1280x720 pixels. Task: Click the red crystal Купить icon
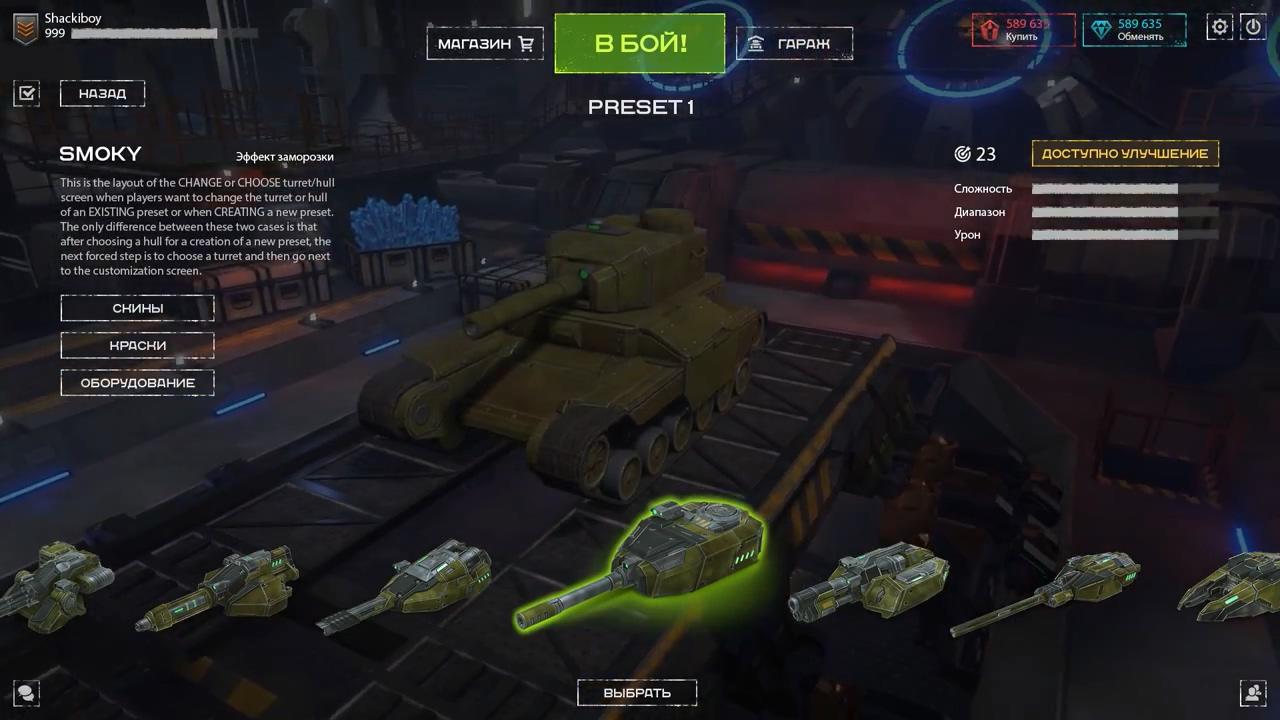tap(988, 27)
